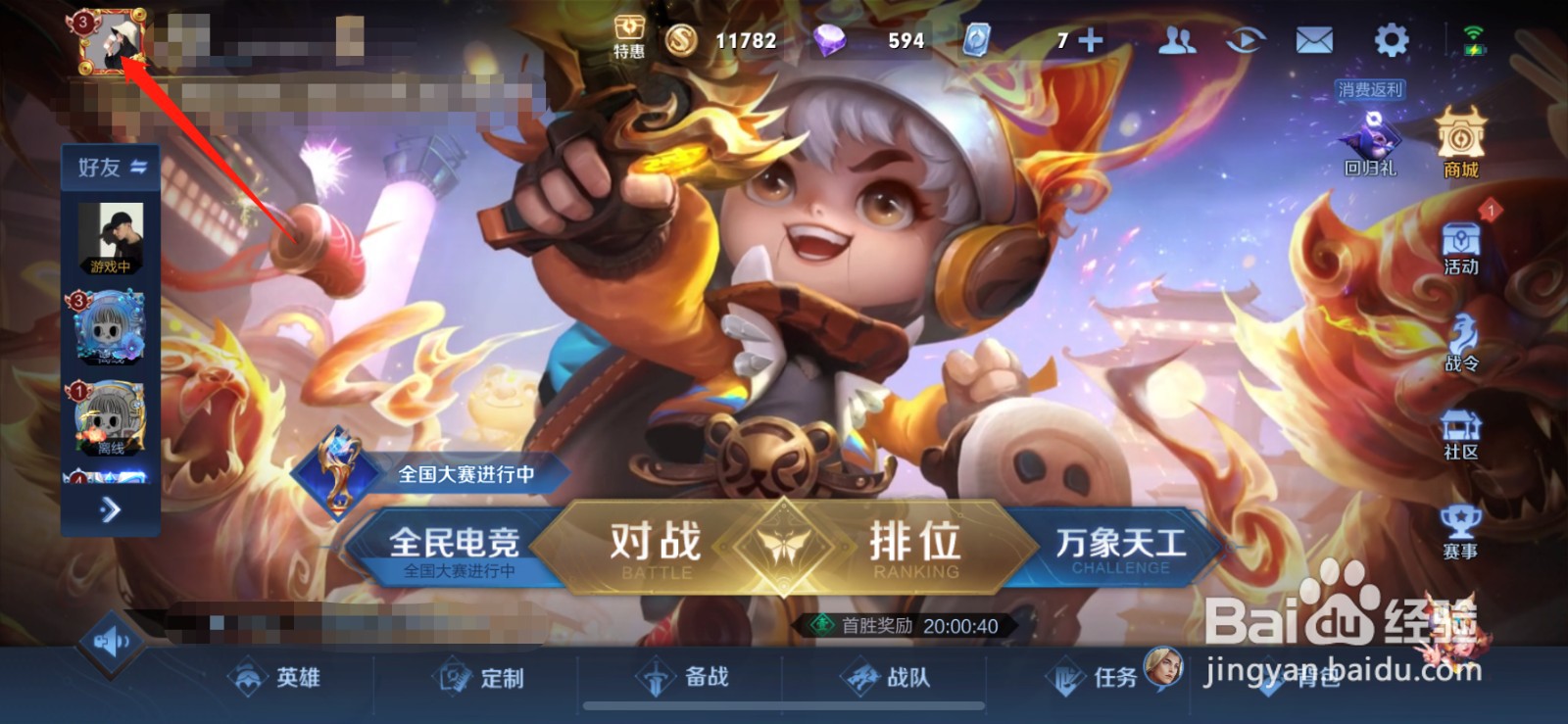Open the friends list icon
The image size is (1568, 724).
coord(1179,39)
